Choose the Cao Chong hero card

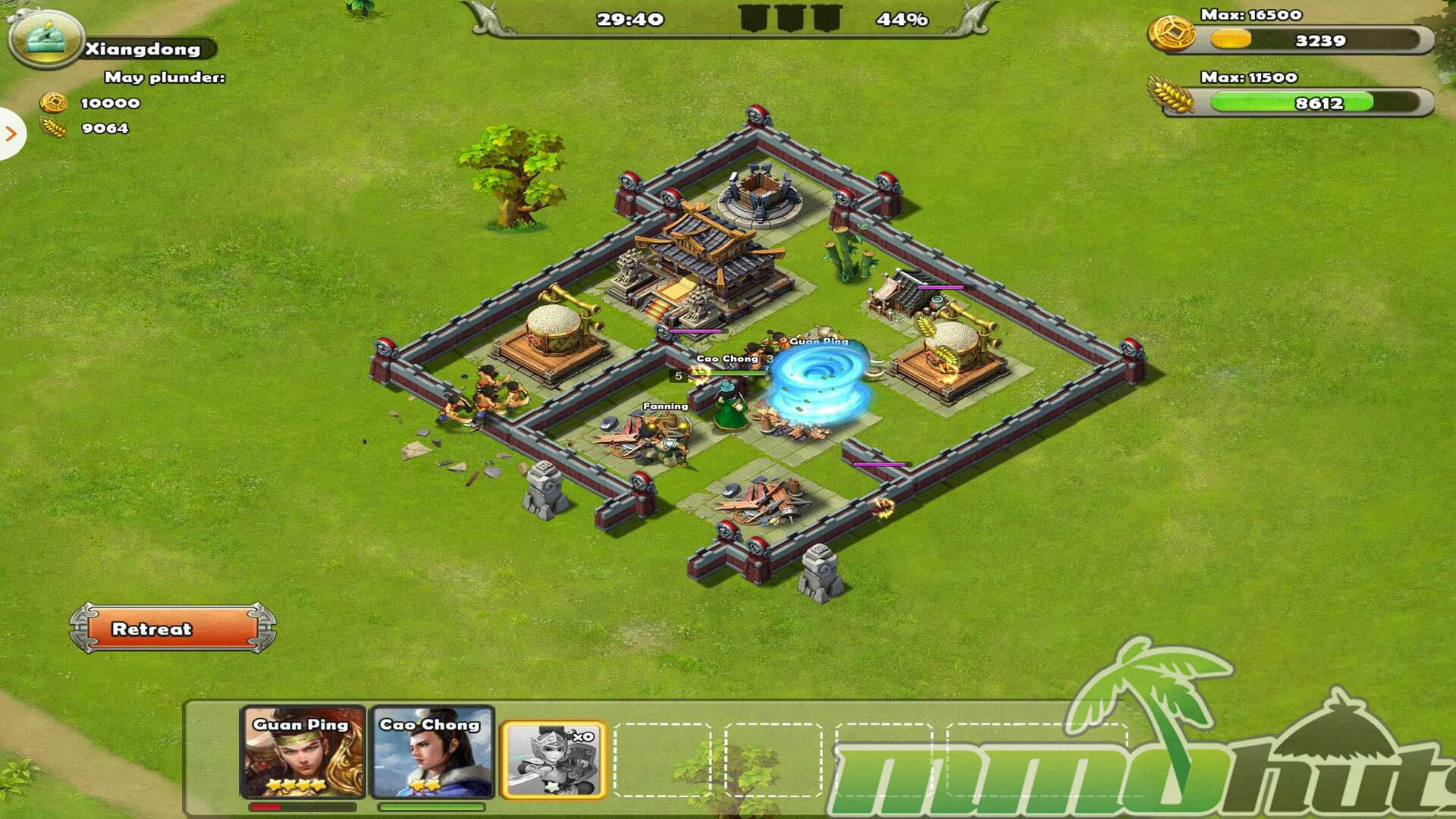[431, 752]
